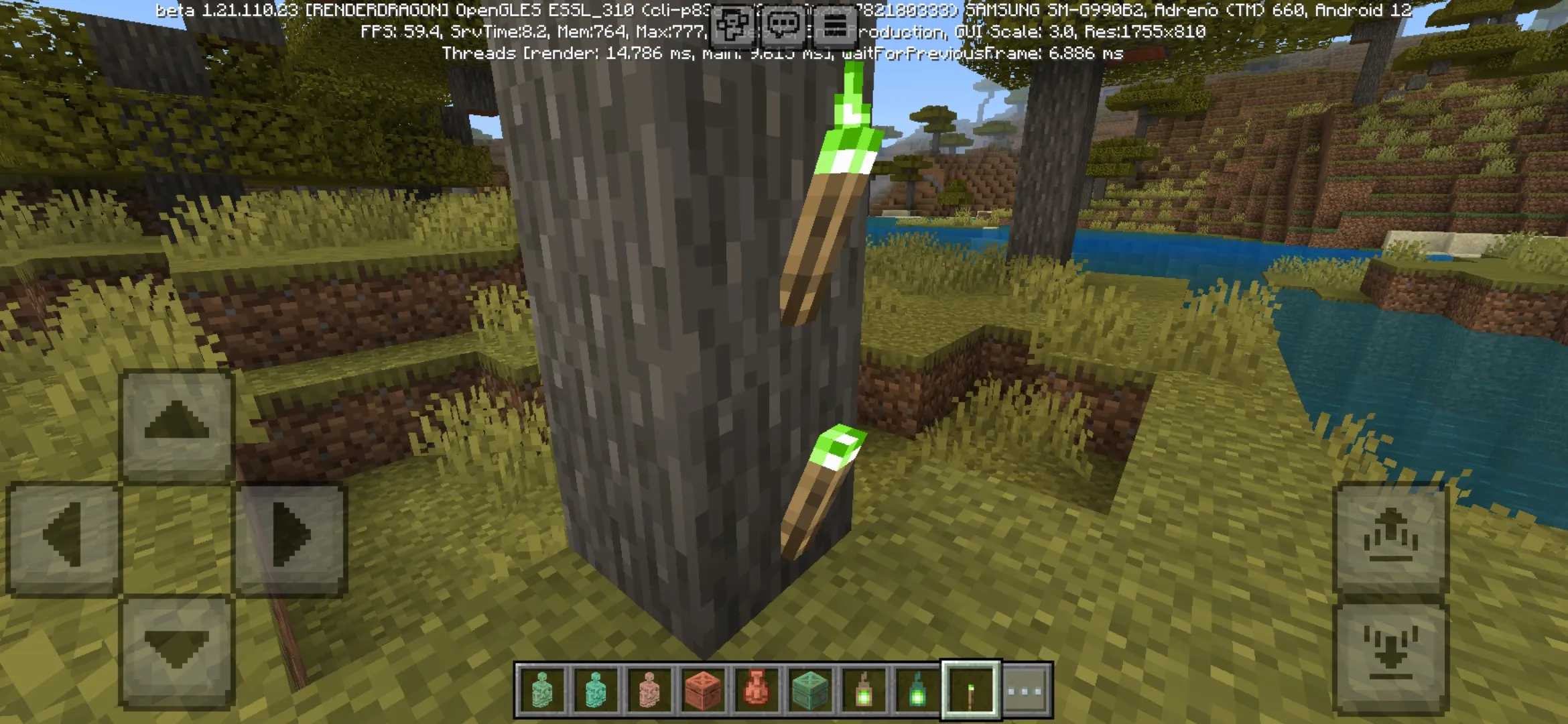Pick the copper-colored spawn egg slot
This screenshot has height=724, width=1568.
pyautogui.click(x=757, y=690)
